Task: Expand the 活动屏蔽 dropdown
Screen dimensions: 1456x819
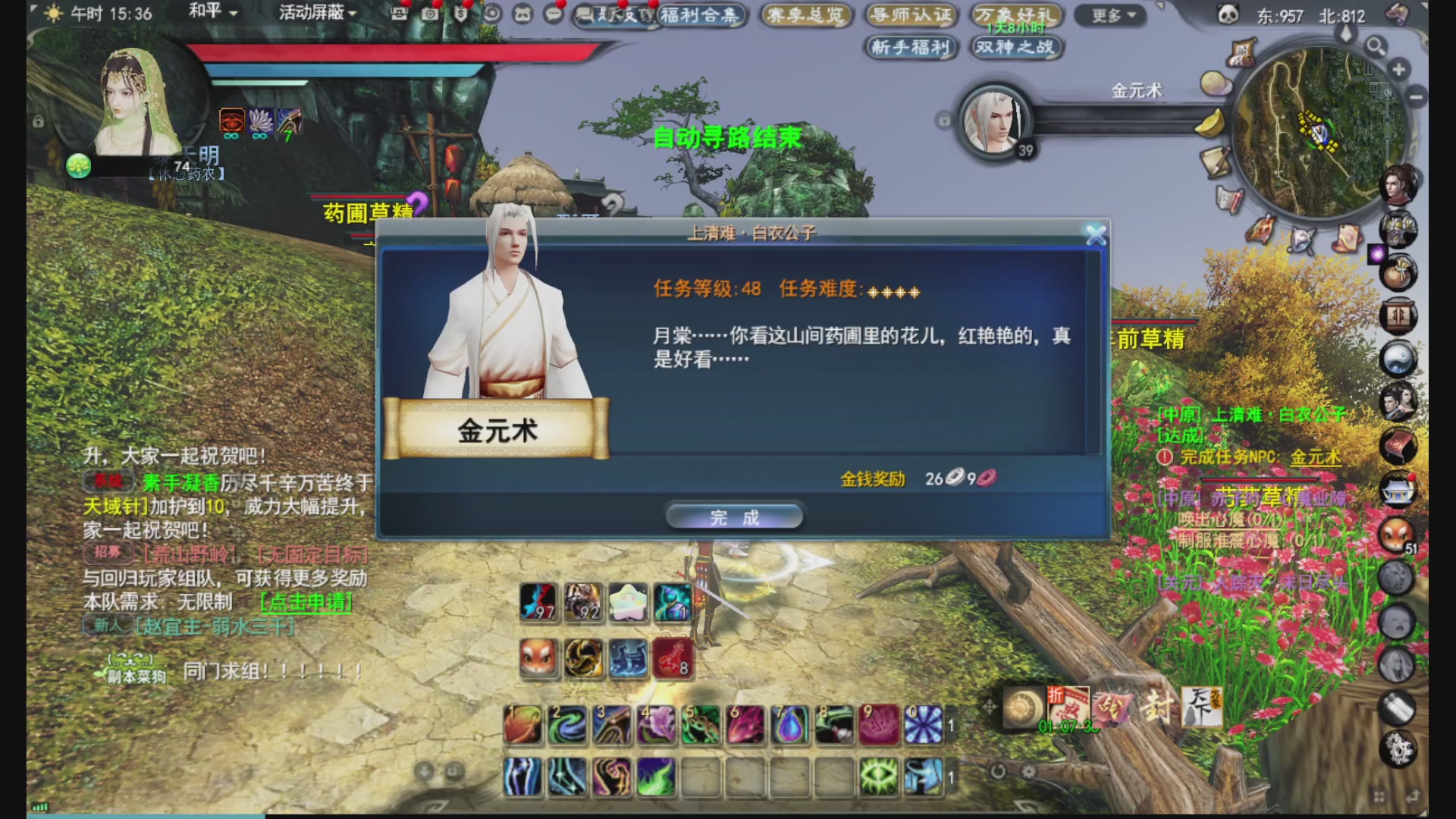Action: 312,13
